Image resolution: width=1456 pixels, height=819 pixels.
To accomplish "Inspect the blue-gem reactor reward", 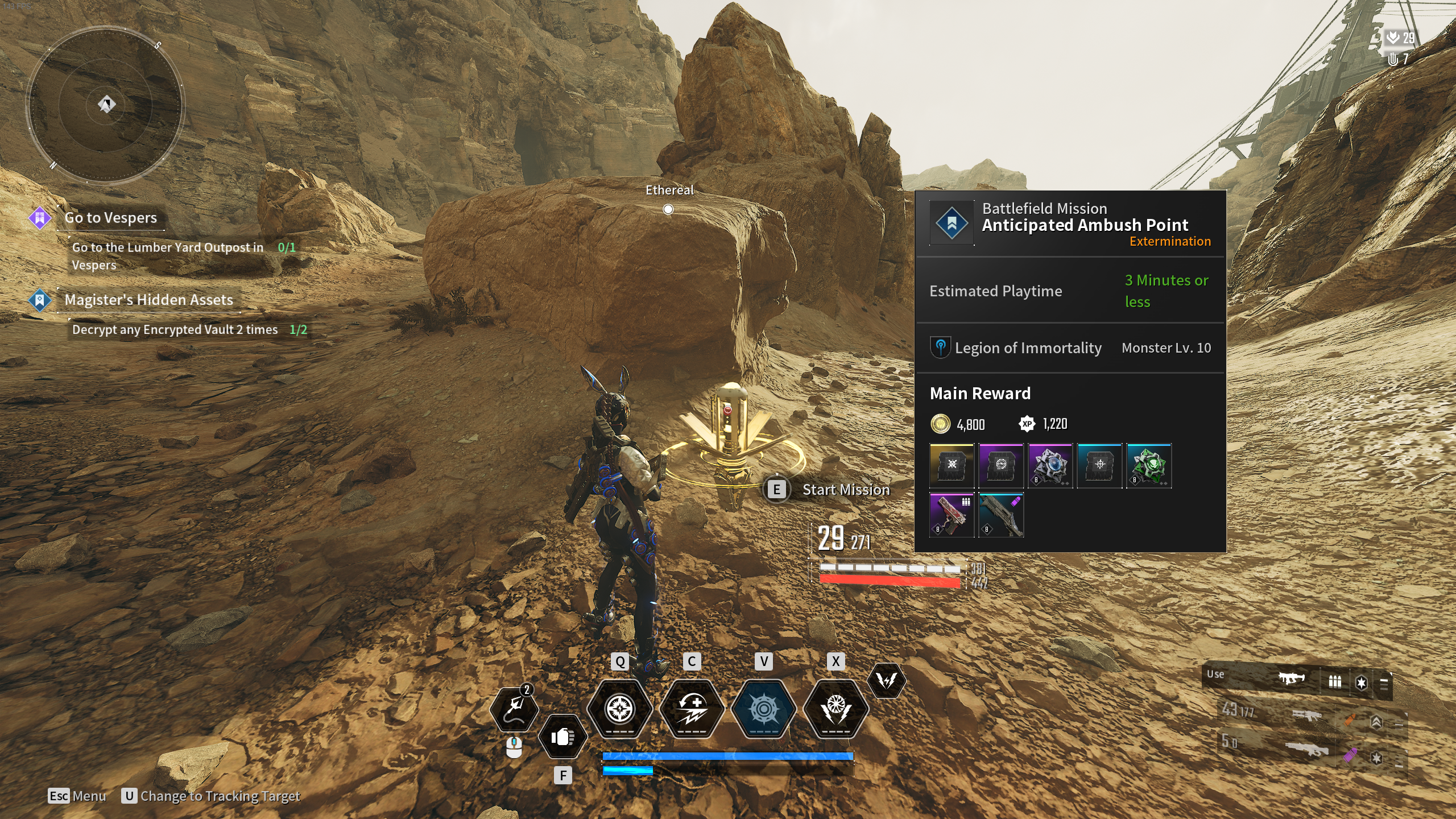I will coord(1050,466).
